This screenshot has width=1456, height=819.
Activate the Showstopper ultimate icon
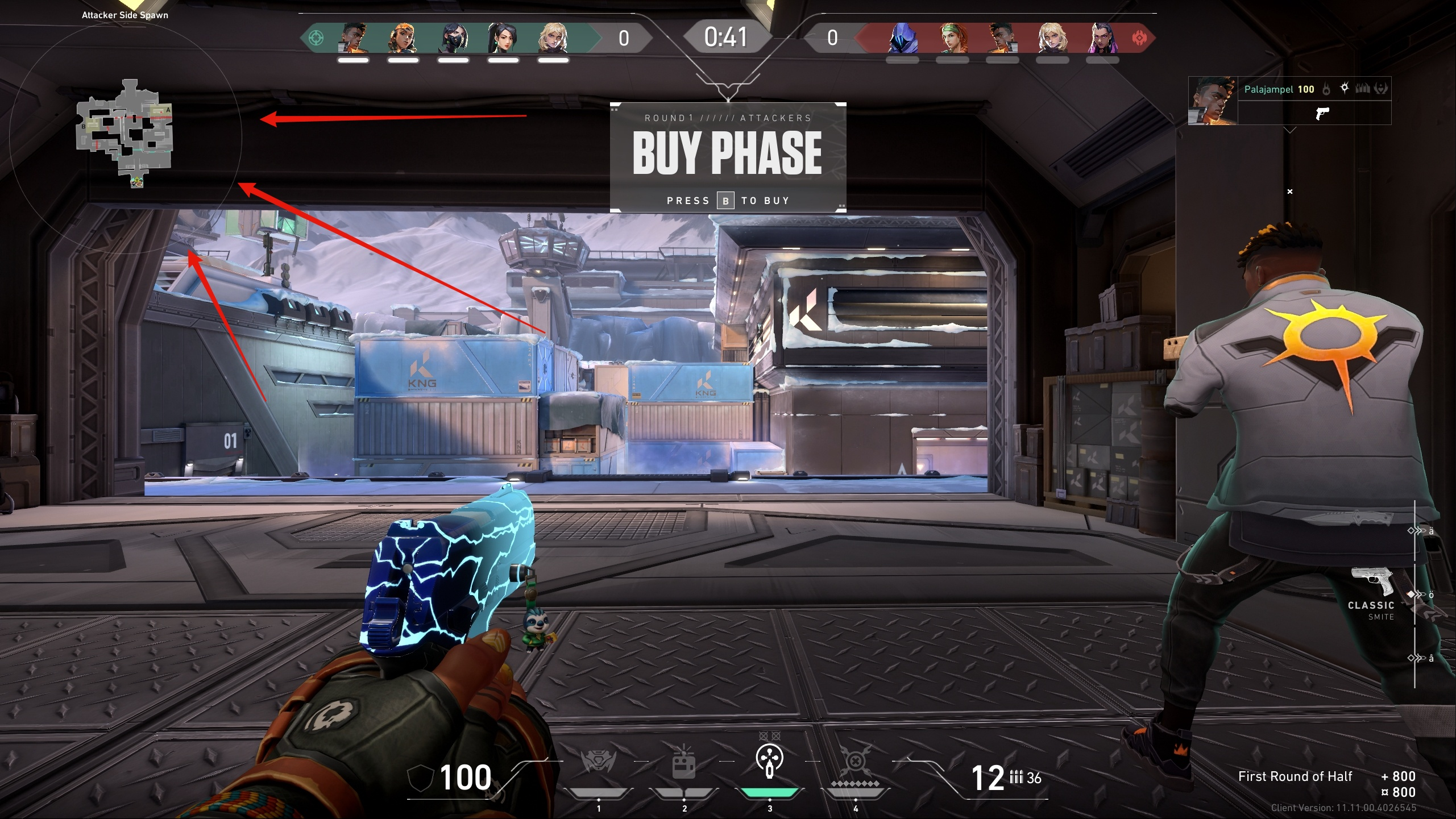click(x=855, y=762)
